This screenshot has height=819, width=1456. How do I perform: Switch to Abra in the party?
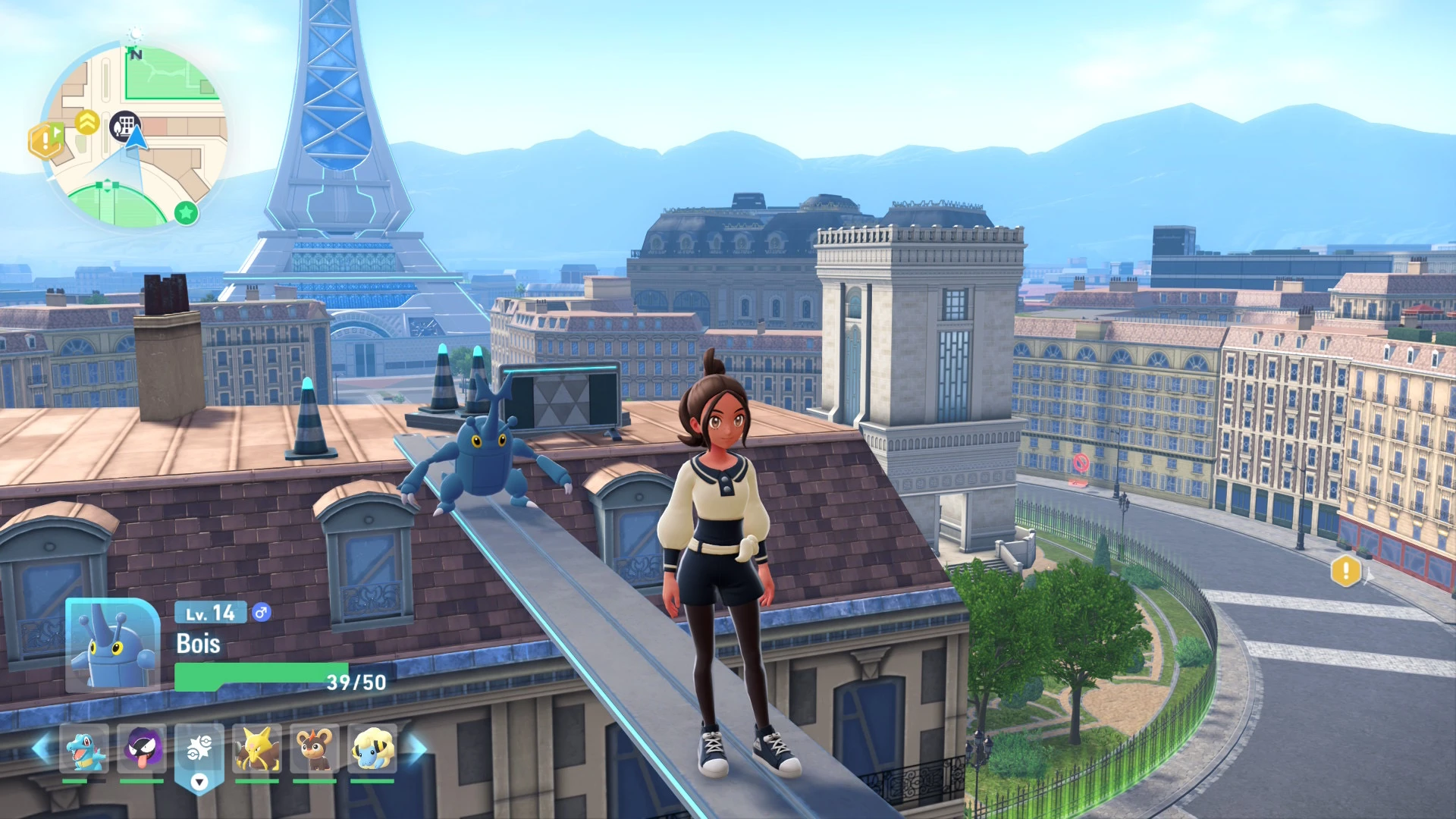point(257,748)
